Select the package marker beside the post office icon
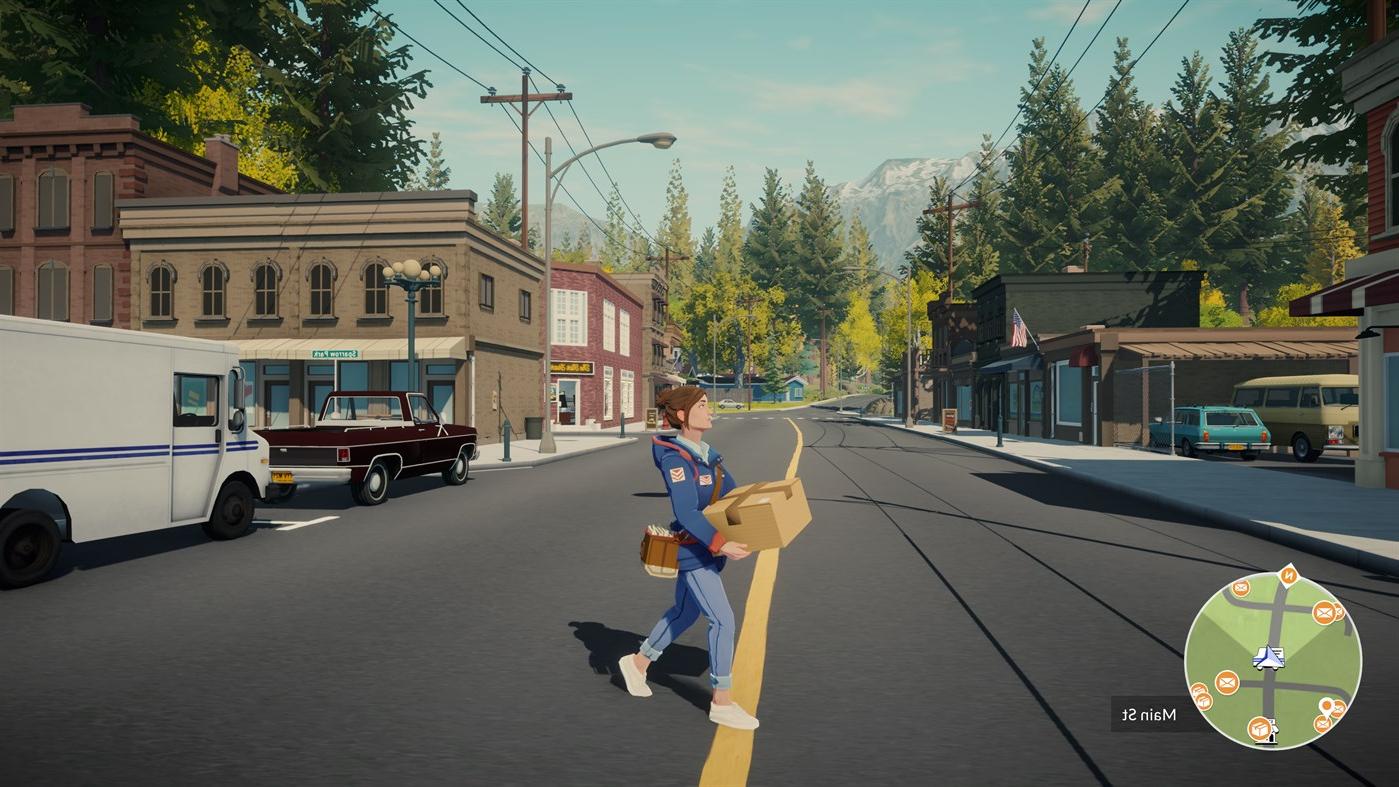 coord(1259,730)
